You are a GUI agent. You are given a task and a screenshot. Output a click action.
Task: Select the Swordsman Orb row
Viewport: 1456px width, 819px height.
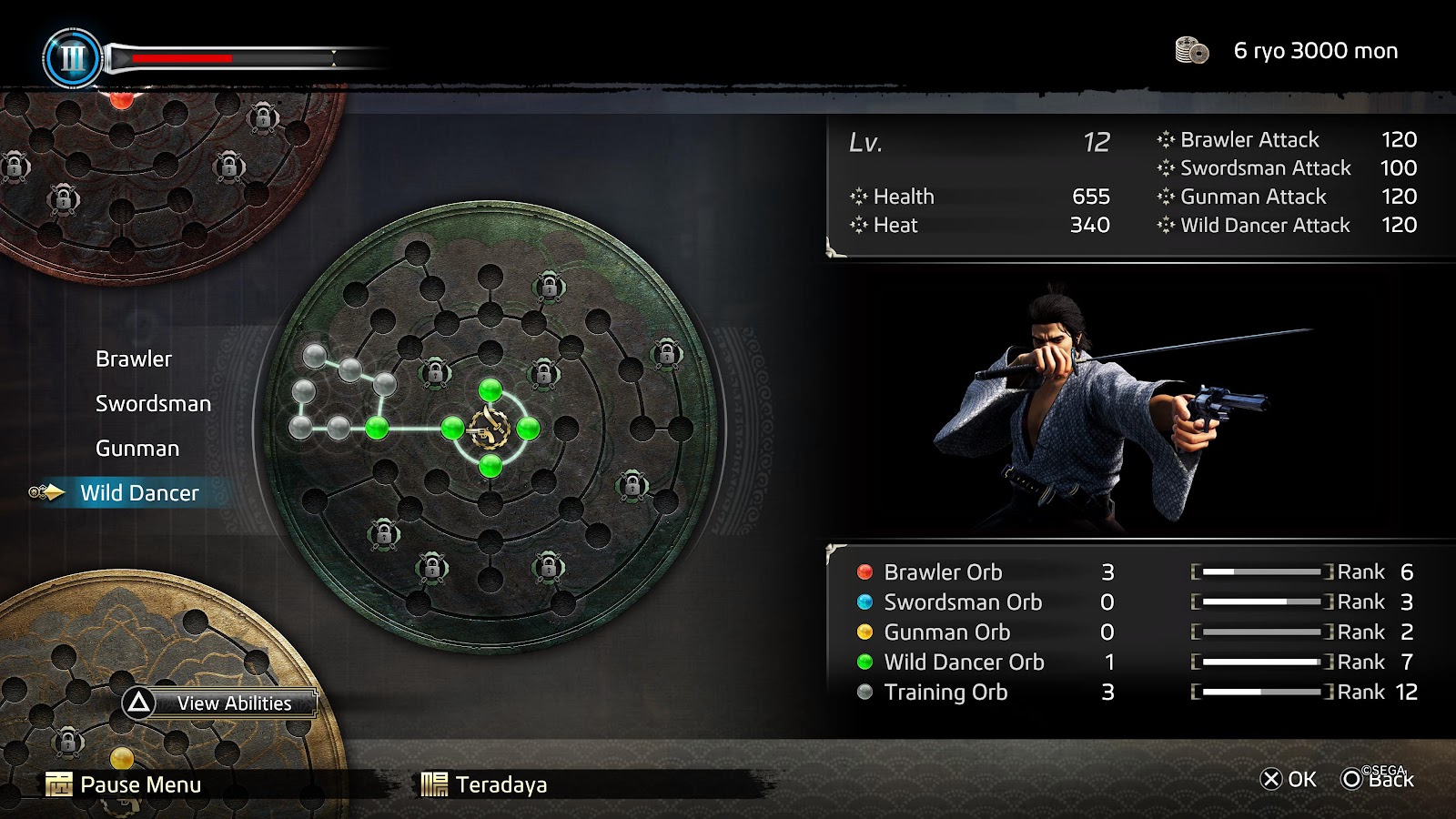(963, 602)
